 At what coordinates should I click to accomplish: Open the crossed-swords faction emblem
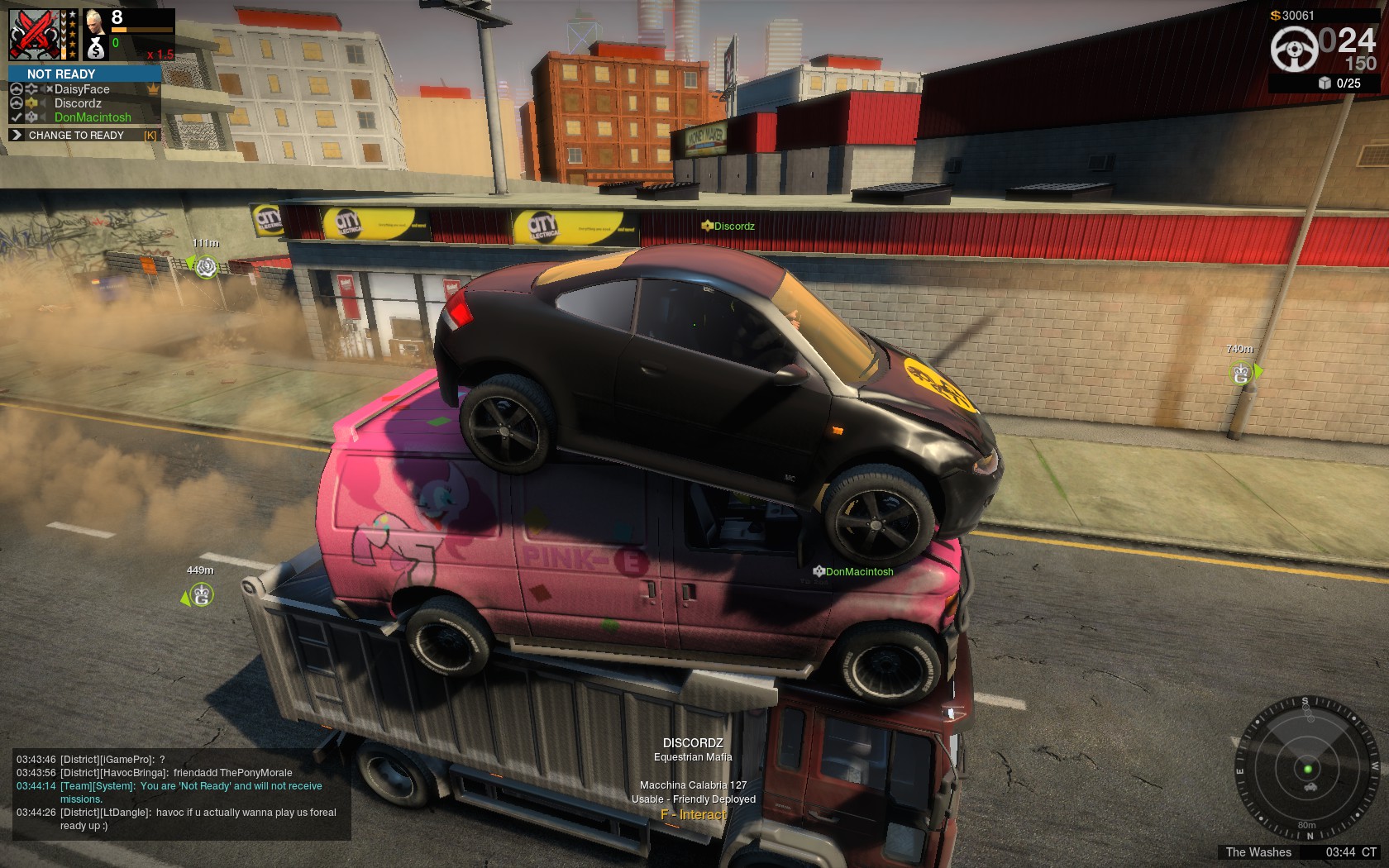(35, 35)
